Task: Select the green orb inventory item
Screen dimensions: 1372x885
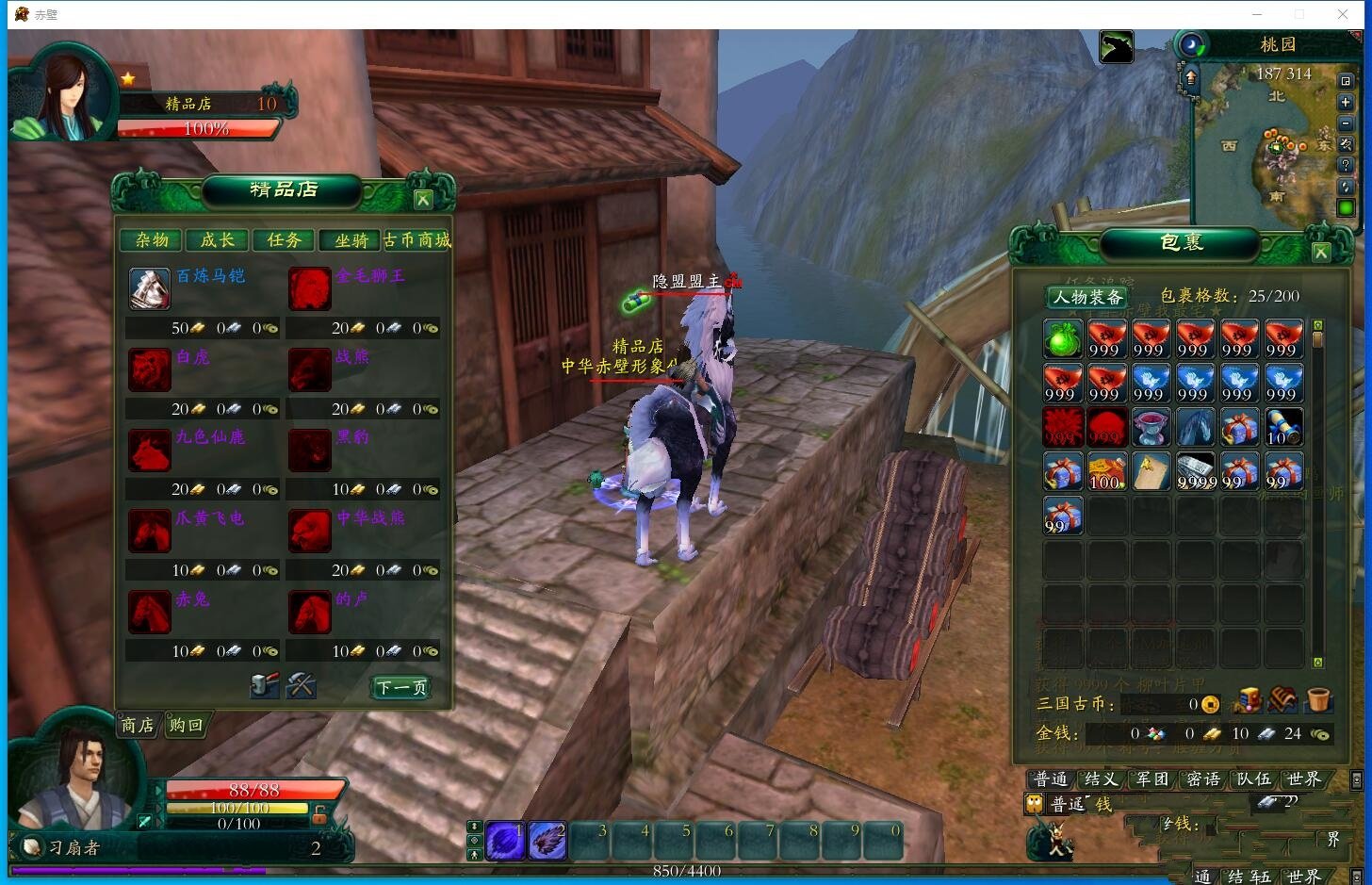Action: [x=1062, y=338]
